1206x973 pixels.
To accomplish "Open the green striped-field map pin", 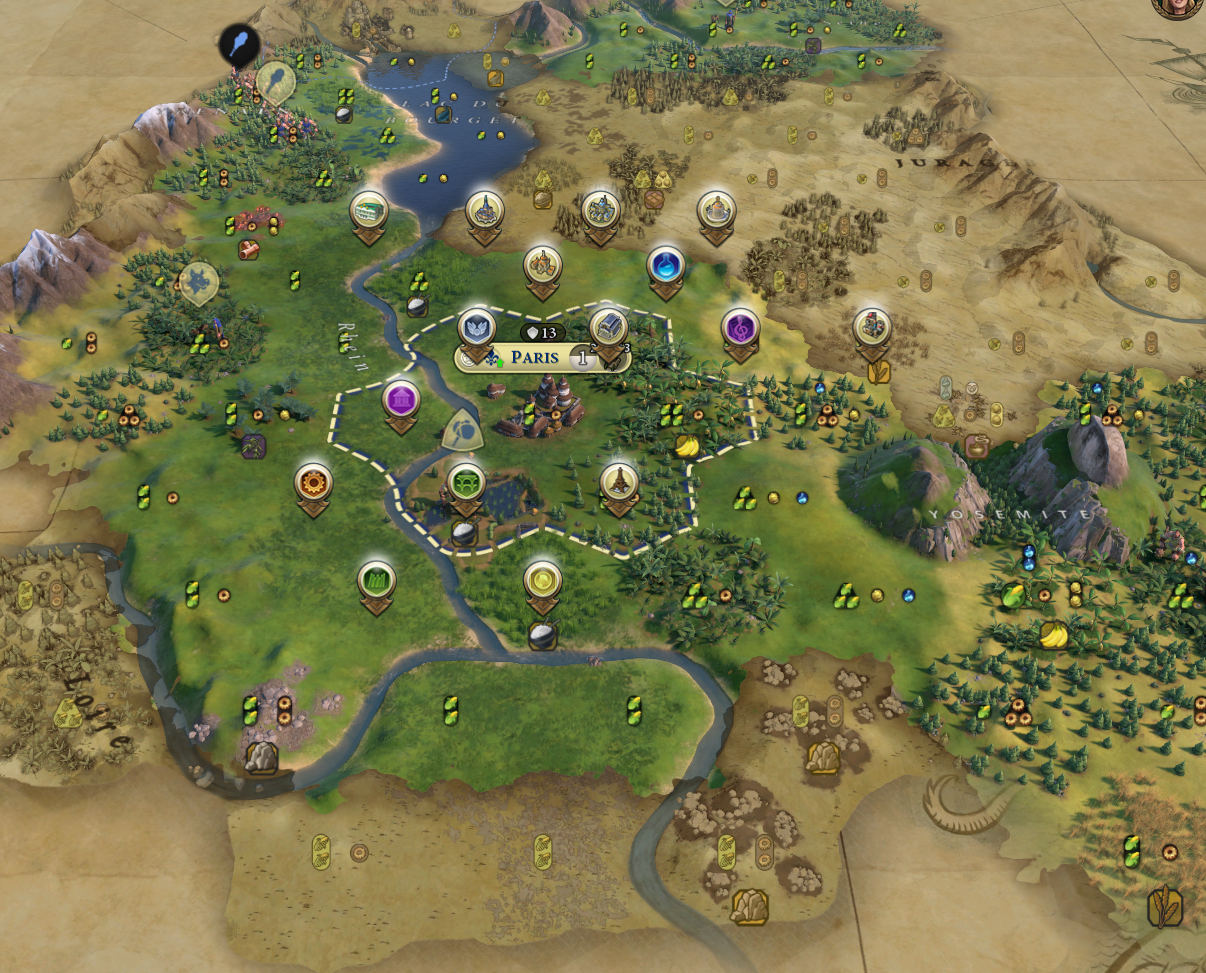I will click(x=377, y=579).
